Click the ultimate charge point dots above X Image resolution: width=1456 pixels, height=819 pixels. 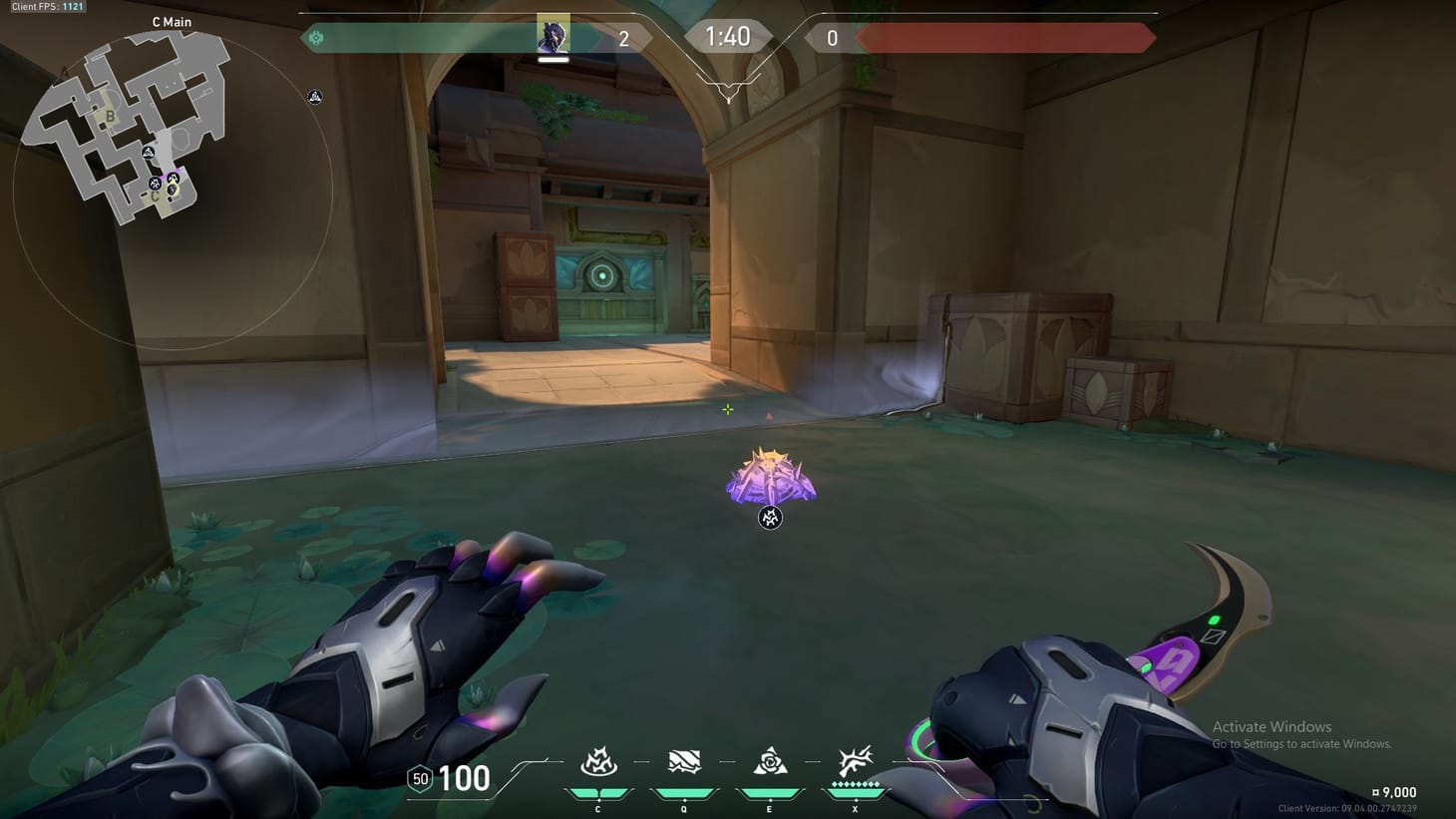click(x=854, y=783)
